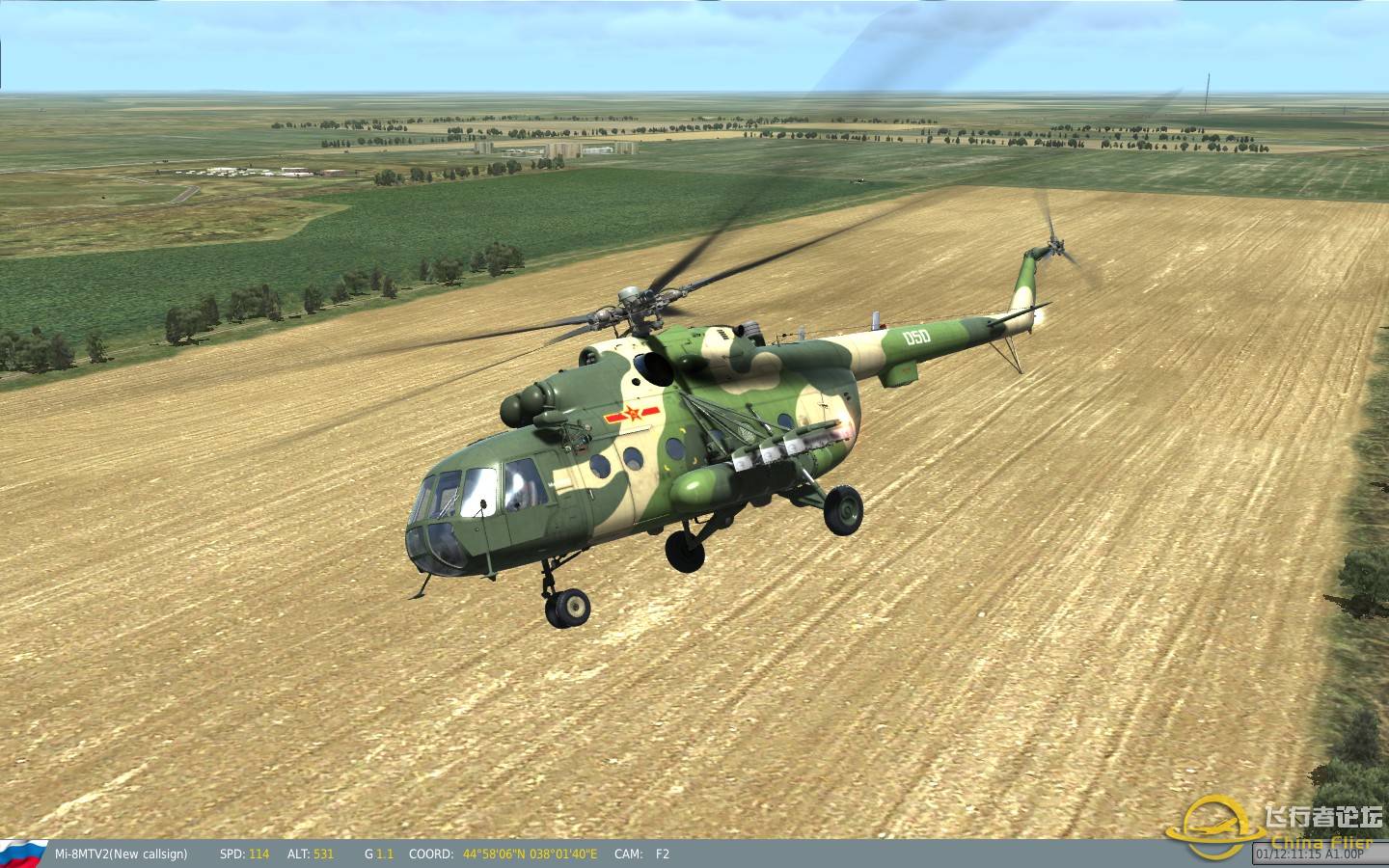Toggle the mission time display
Viewport: 1389px width, 868px height.
(1289, 854)
